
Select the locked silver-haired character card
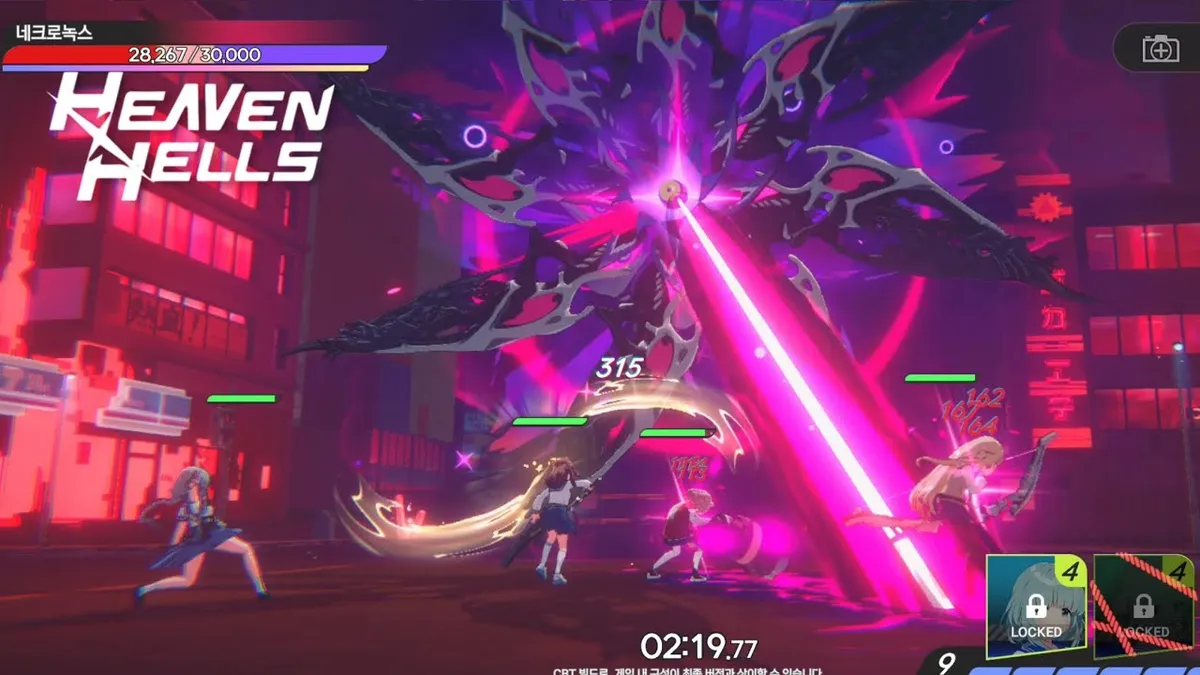1036,606
